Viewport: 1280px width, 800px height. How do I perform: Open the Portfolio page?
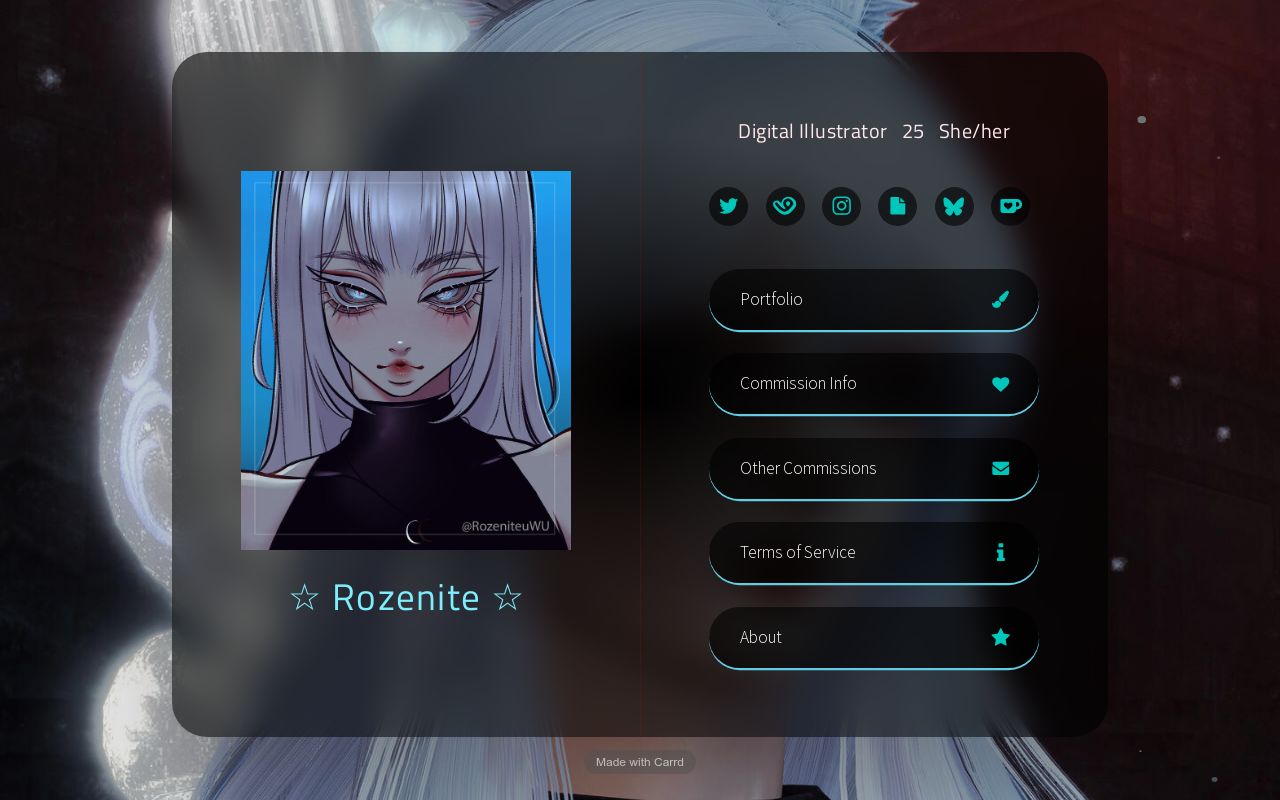874,299
